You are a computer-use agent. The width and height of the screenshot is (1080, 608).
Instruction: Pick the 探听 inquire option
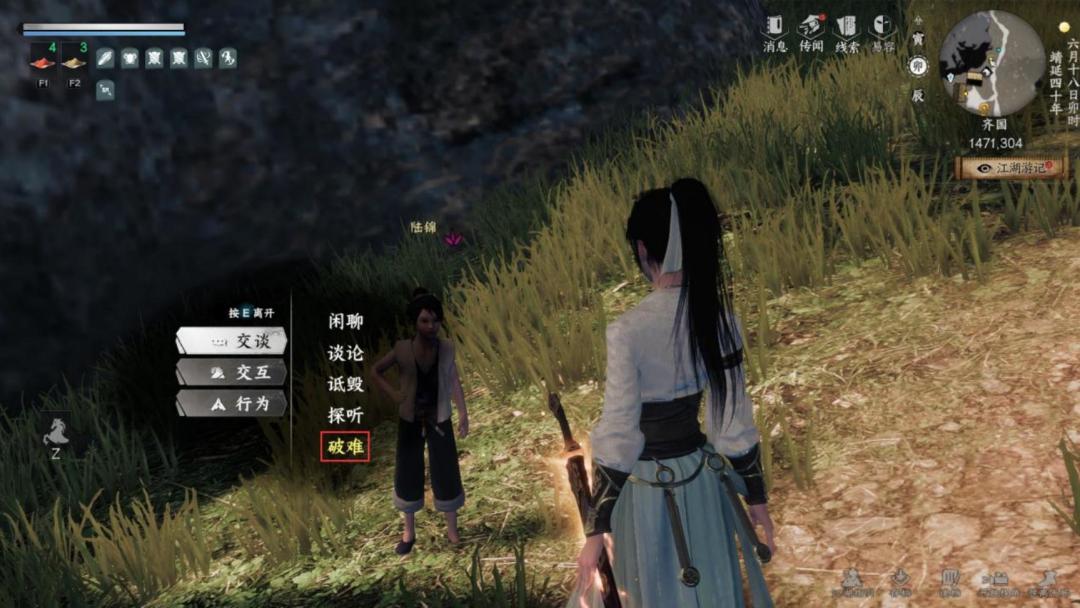point(345,415)
